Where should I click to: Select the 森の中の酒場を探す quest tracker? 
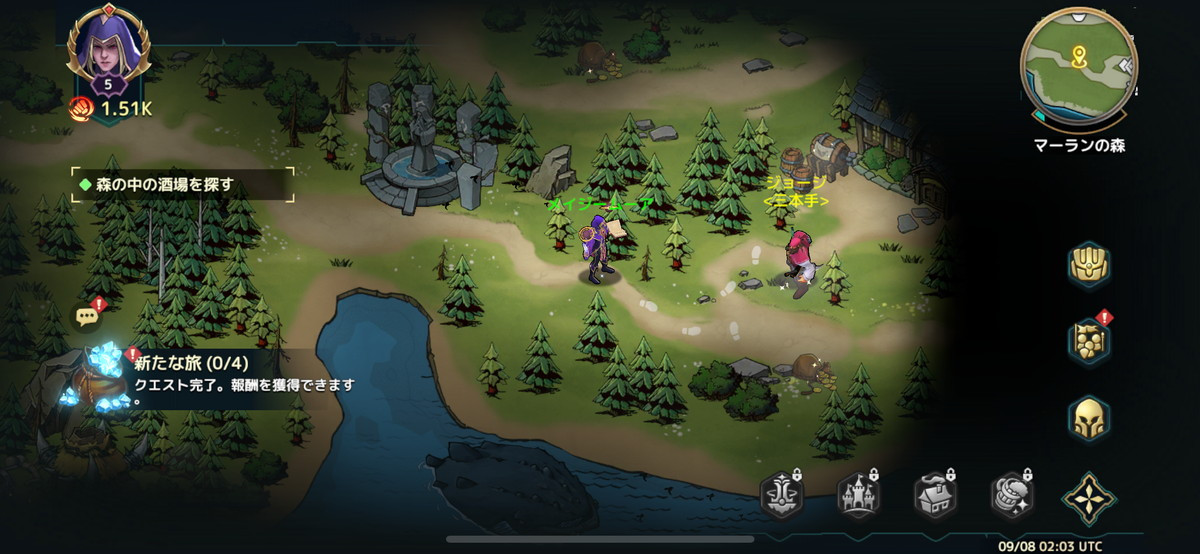182,185
